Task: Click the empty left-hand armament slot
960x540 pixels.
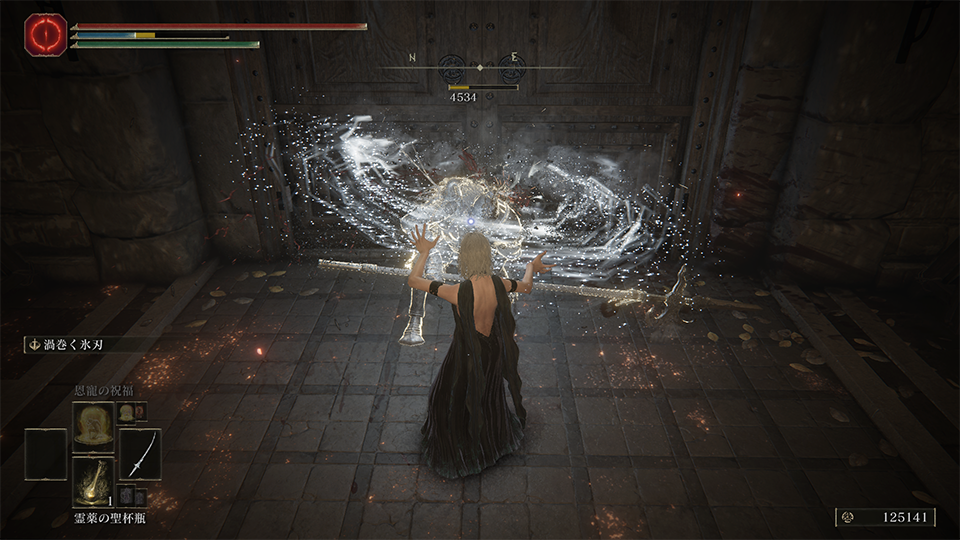Action: [45, 453]
